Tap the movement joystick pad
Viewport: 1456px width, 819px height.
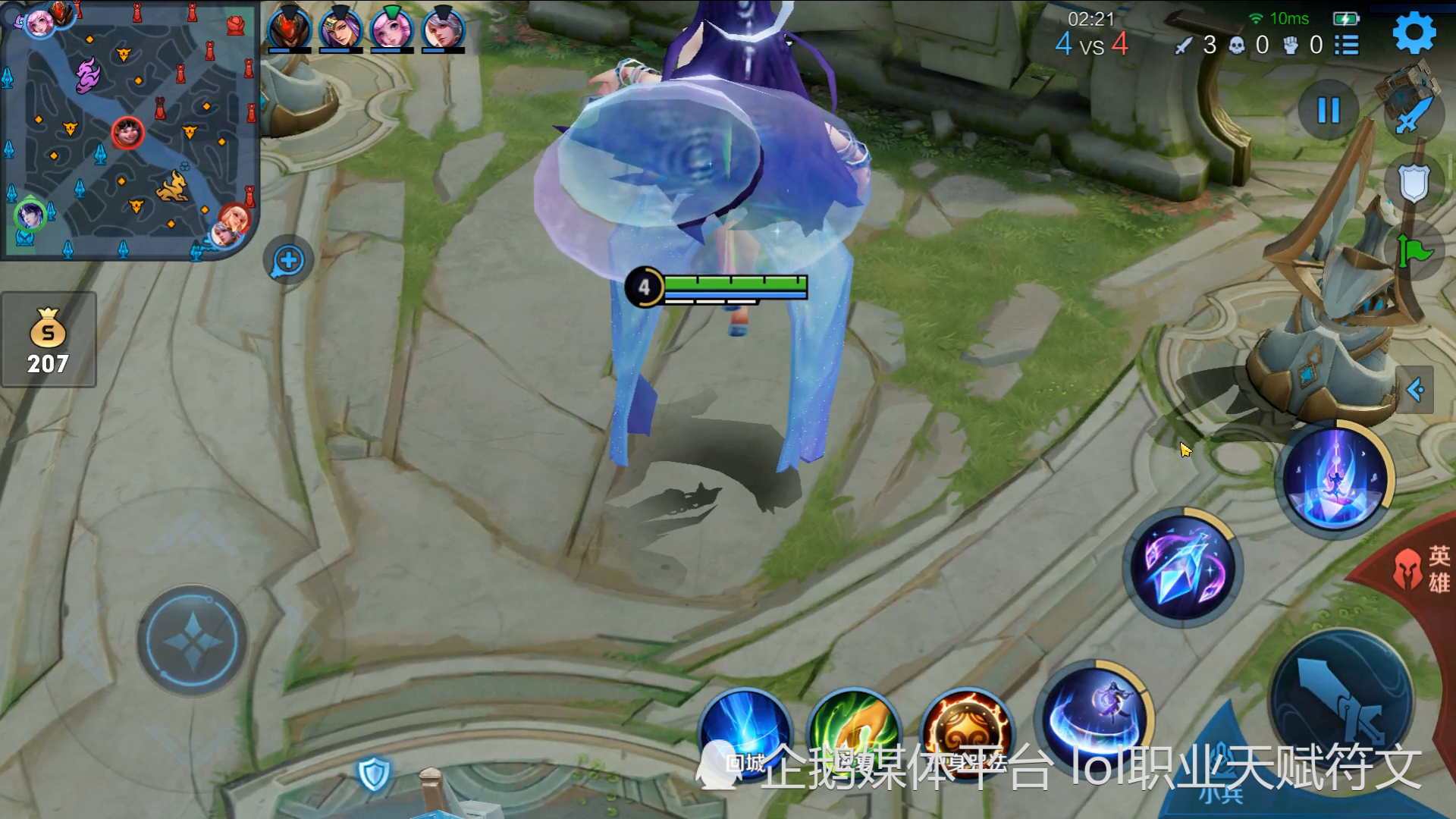click(x=193, y=641)
